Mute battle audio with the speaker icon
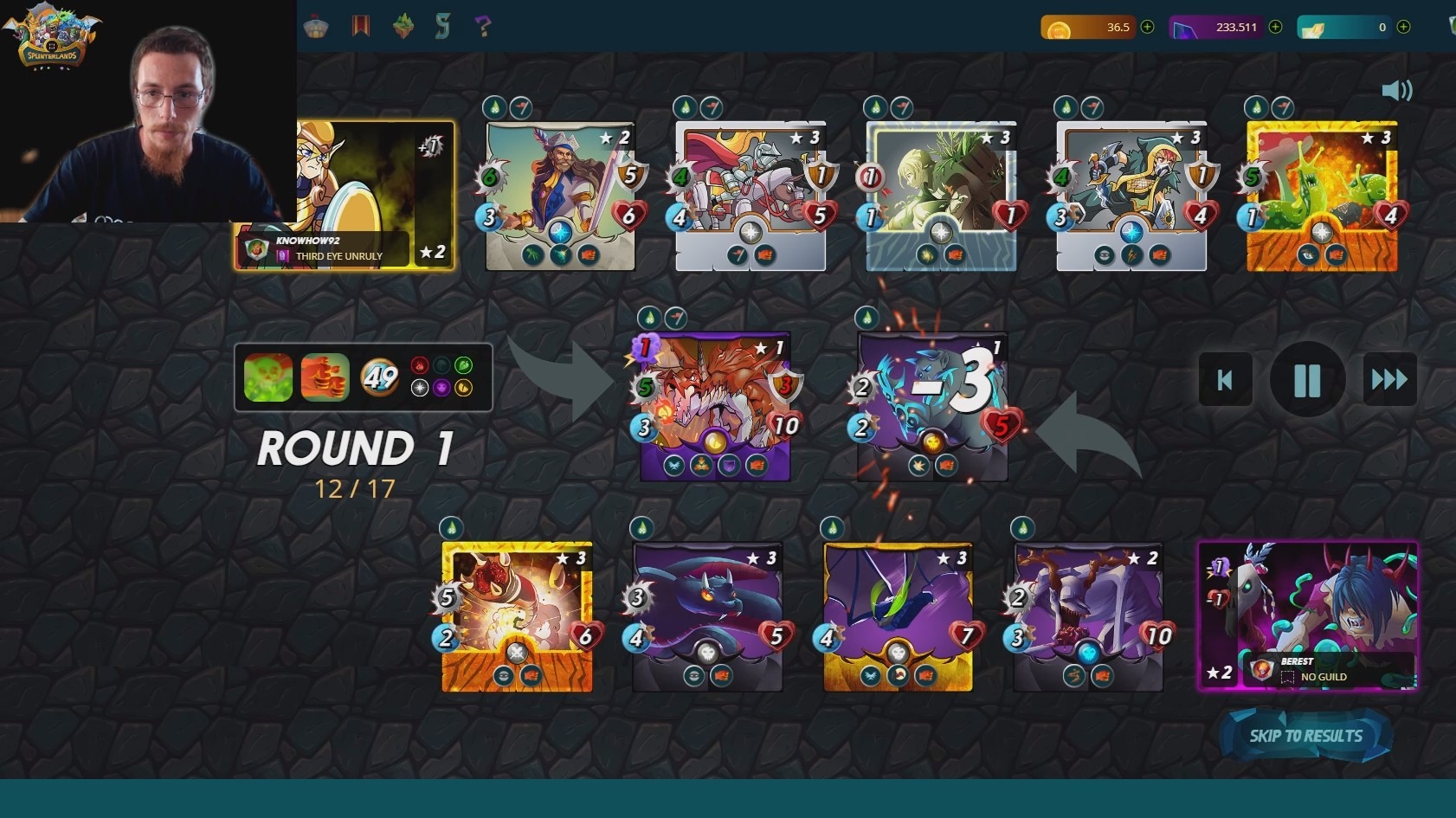 (1397, 90)
